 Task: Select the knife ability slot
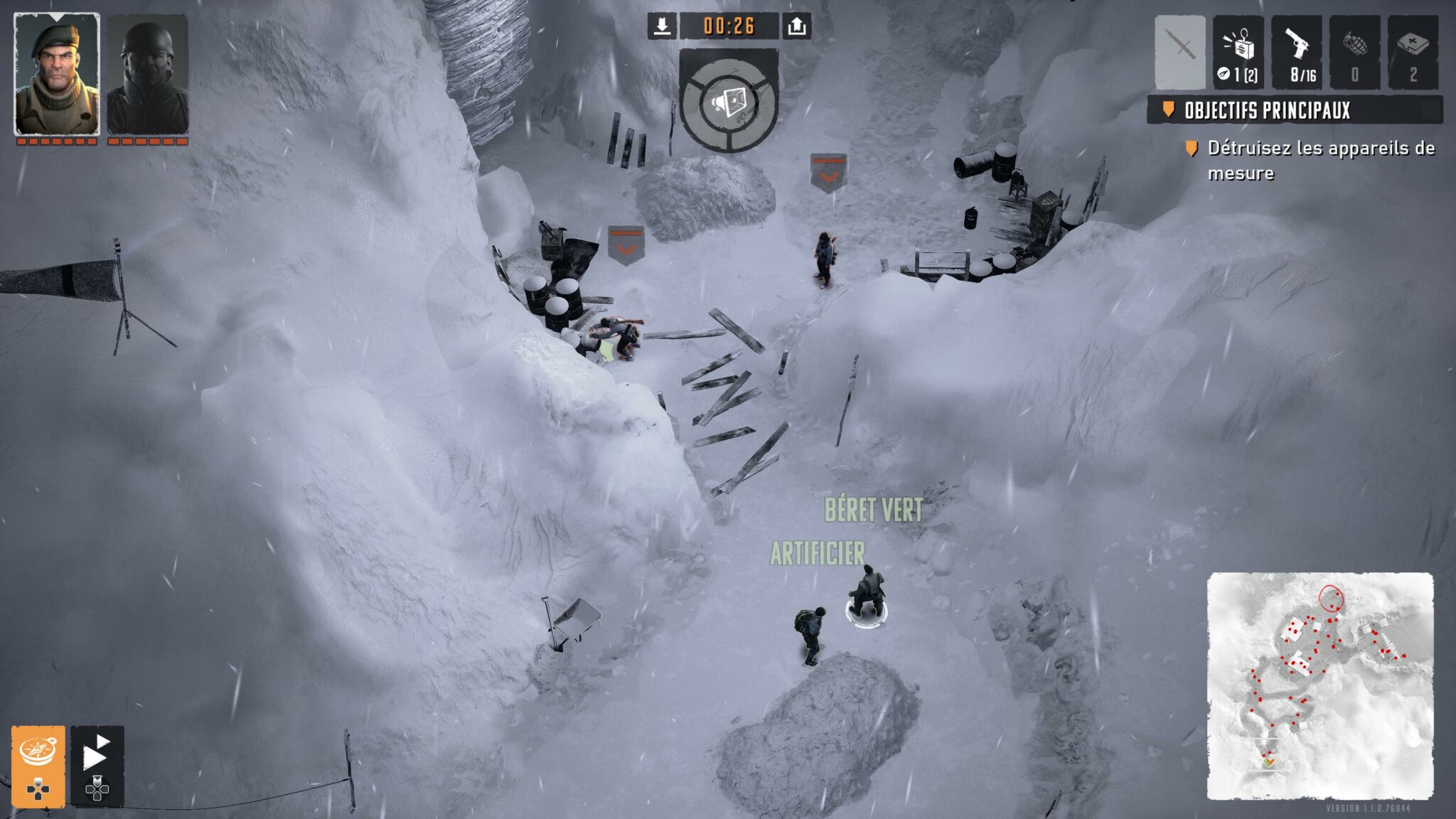point(1180,52)
